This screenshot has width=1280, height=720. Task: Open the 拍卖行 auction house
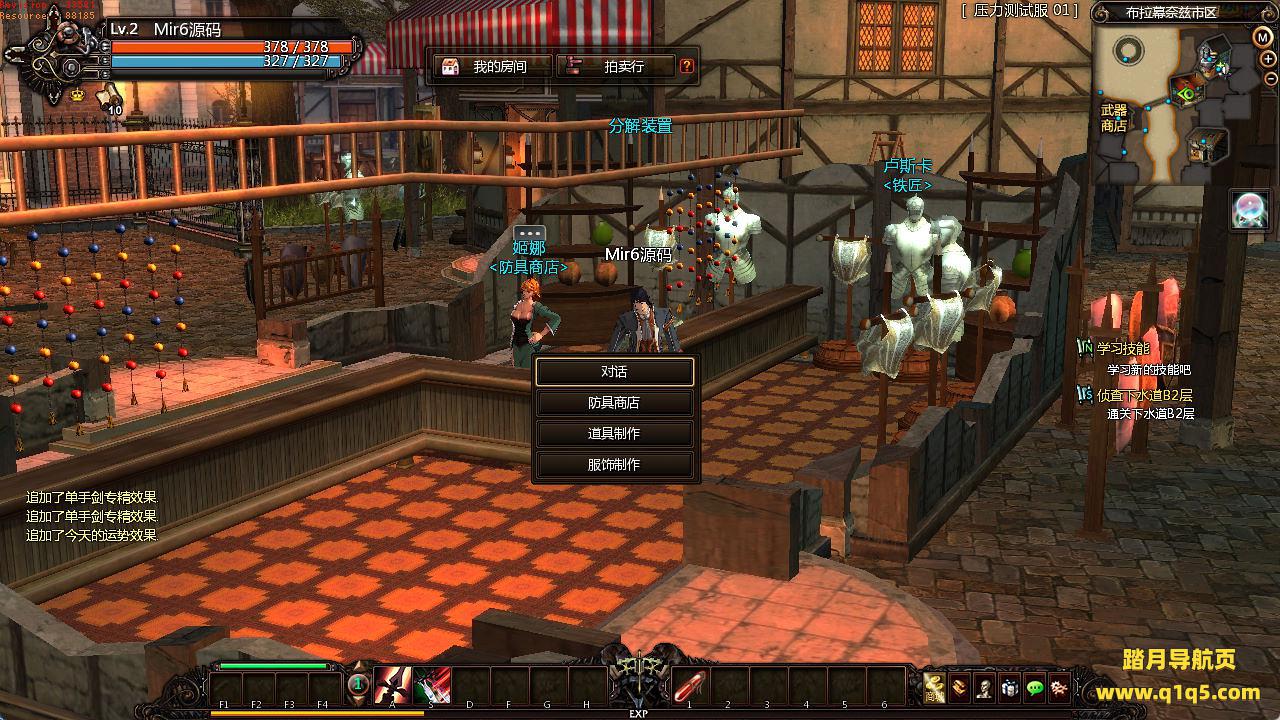pyautogui.click(x=616, y=67)
